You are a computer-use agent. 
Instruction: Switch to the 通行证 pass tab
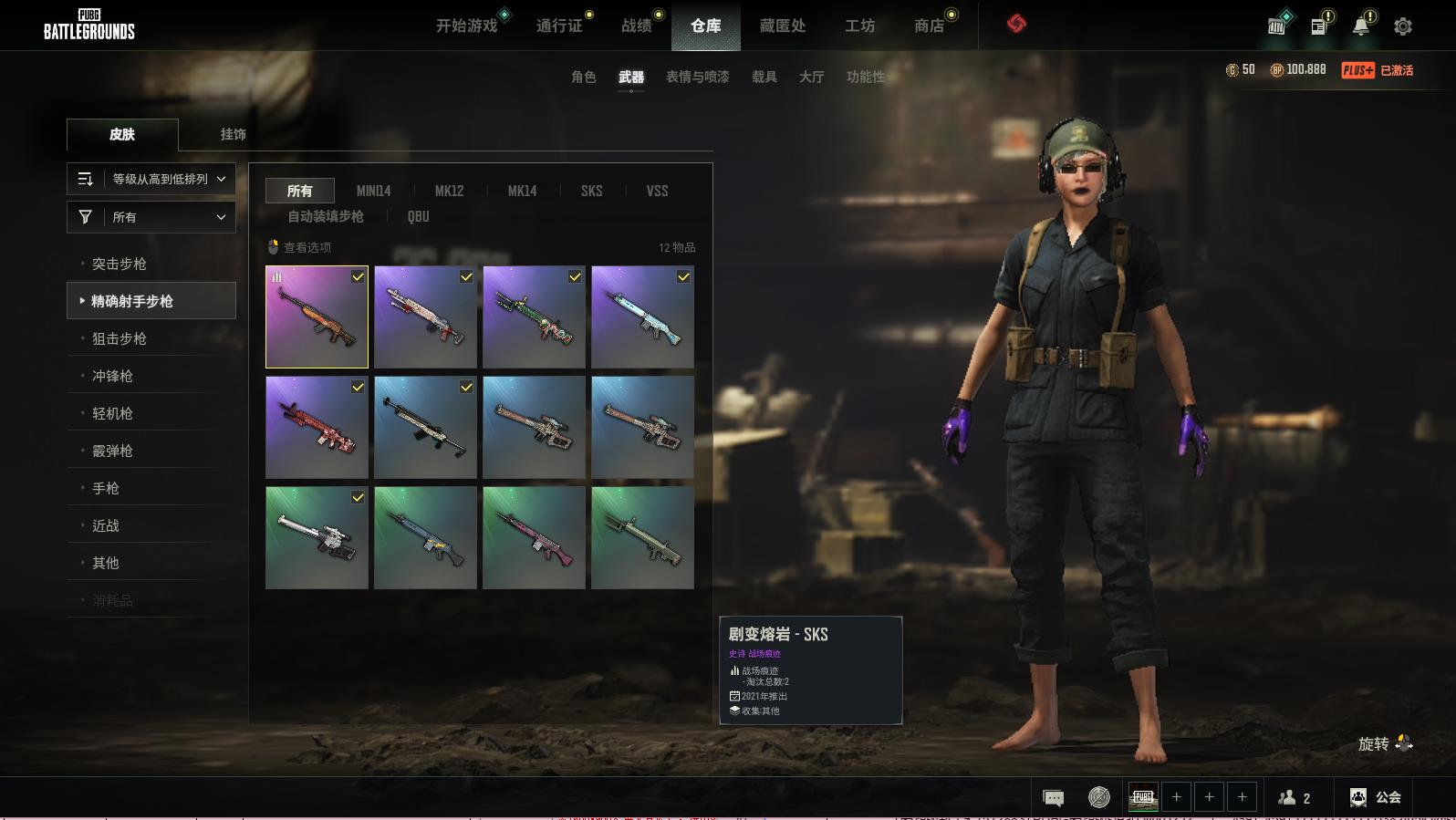click(559, 26)
